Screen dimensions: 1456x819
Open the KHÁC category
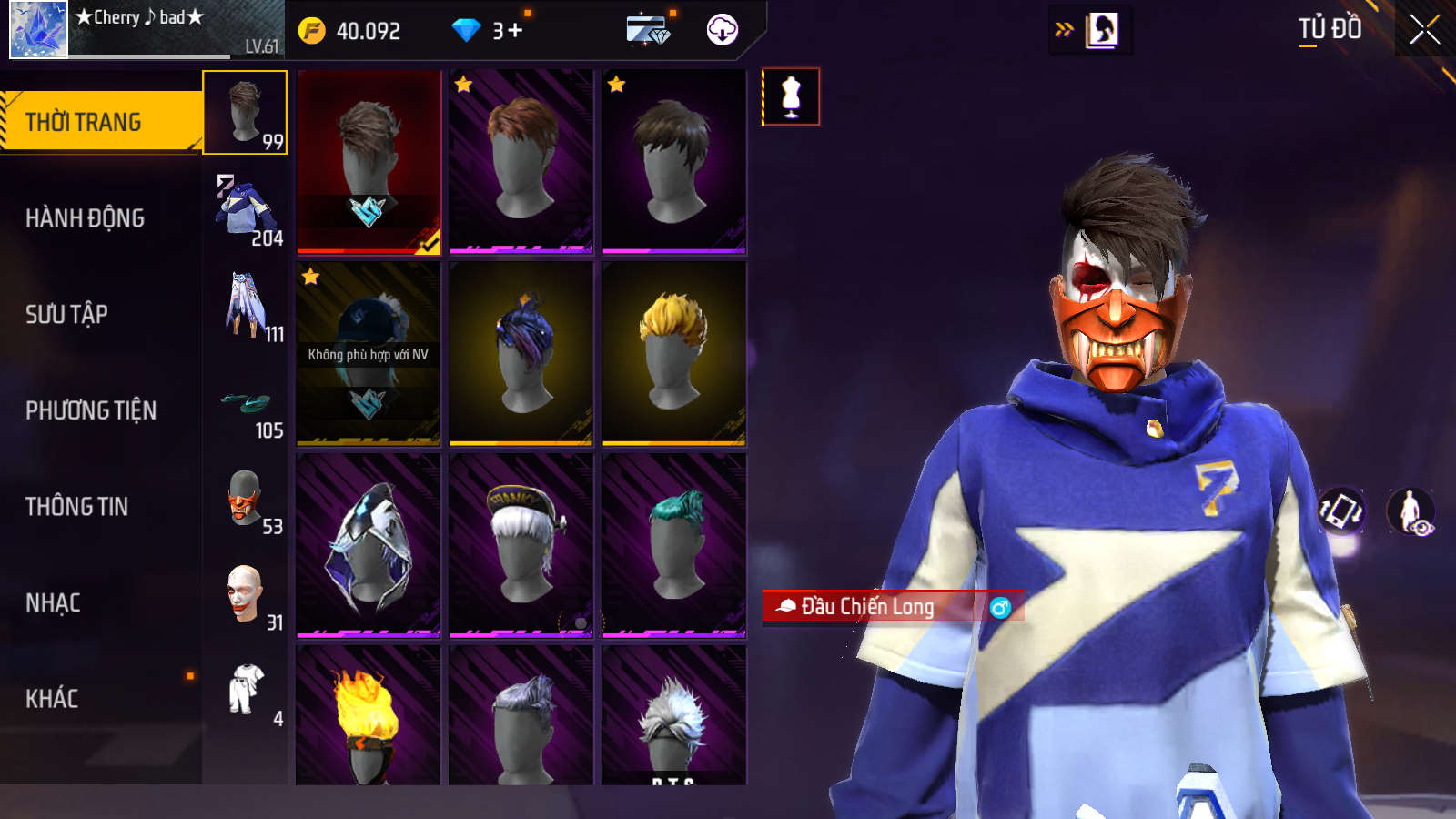click(53, 699)
